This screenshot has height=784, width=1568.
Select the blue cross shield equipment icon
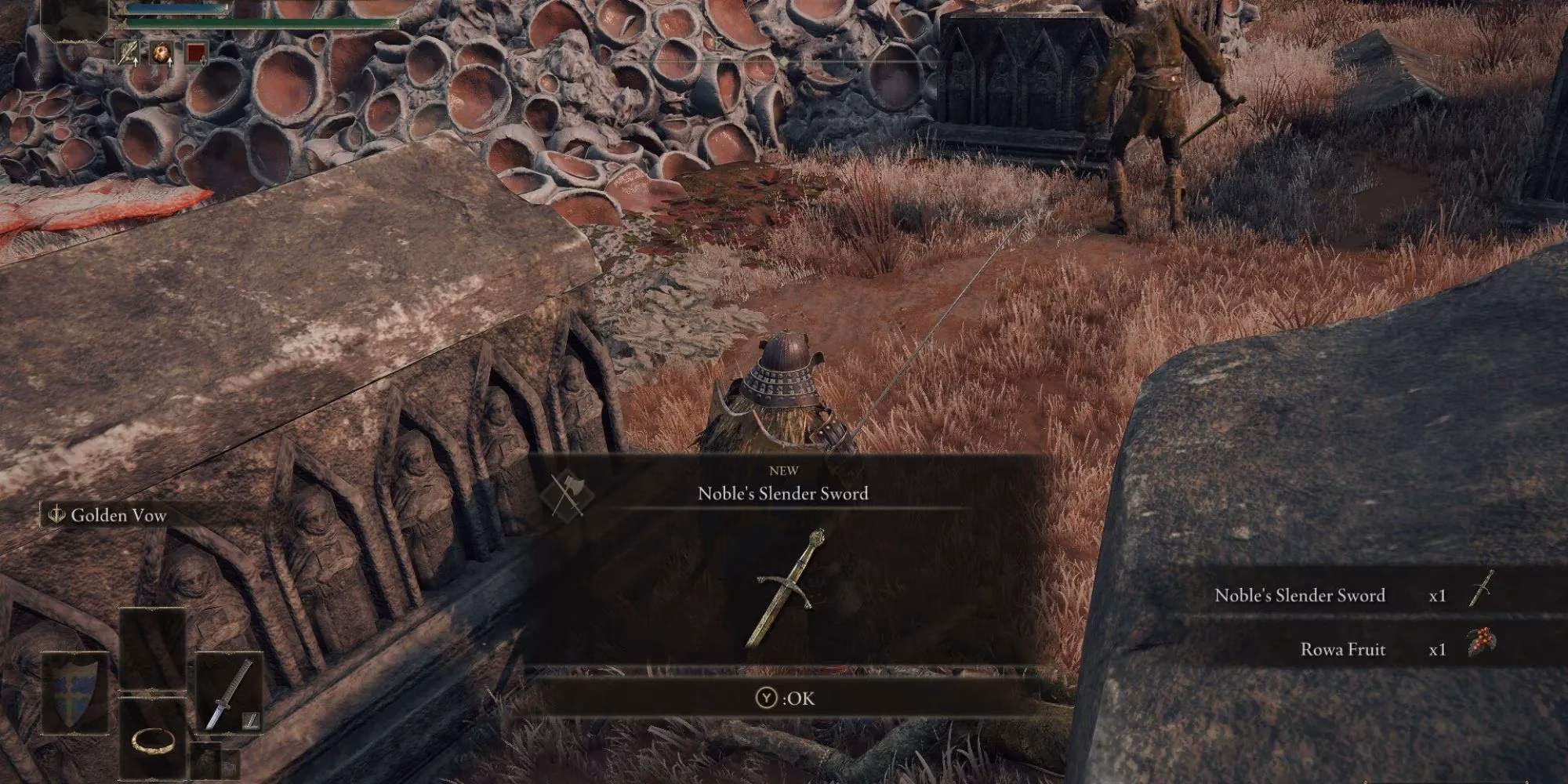point(72,692)
